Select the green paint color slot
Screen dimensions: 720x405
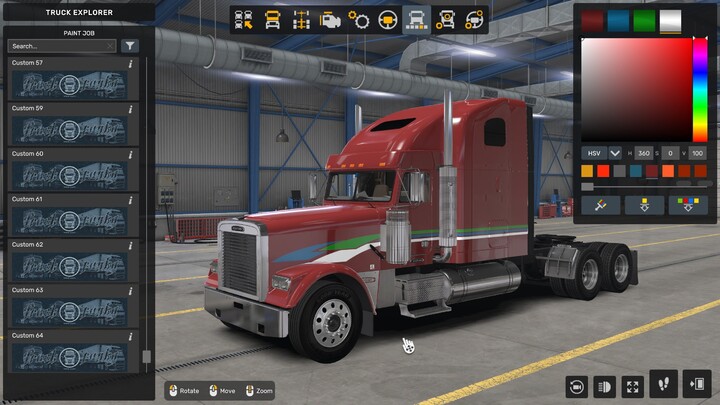[x=644, y=20]
